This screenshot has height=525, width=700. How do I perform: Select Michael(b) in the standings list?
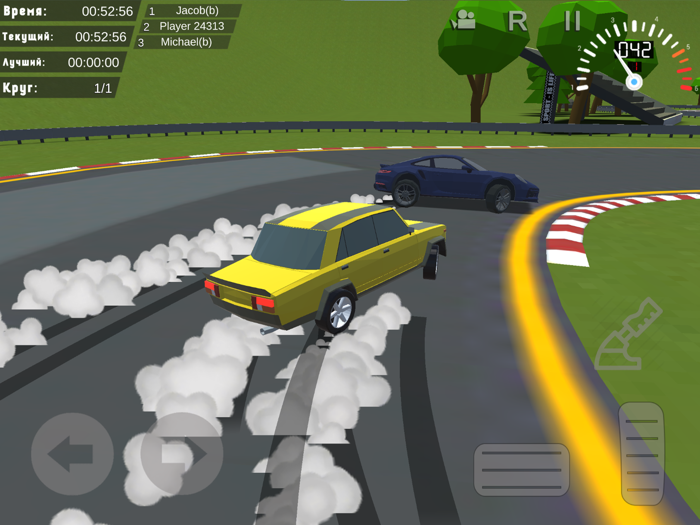pyautogui.click(x=186, y=43)
